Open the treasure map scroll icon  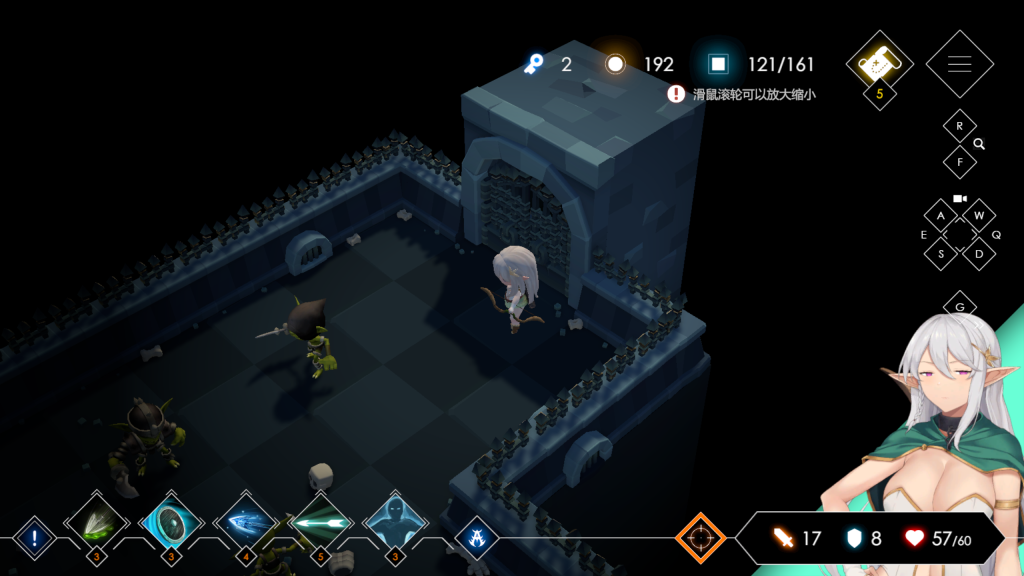tap(880, 62)
